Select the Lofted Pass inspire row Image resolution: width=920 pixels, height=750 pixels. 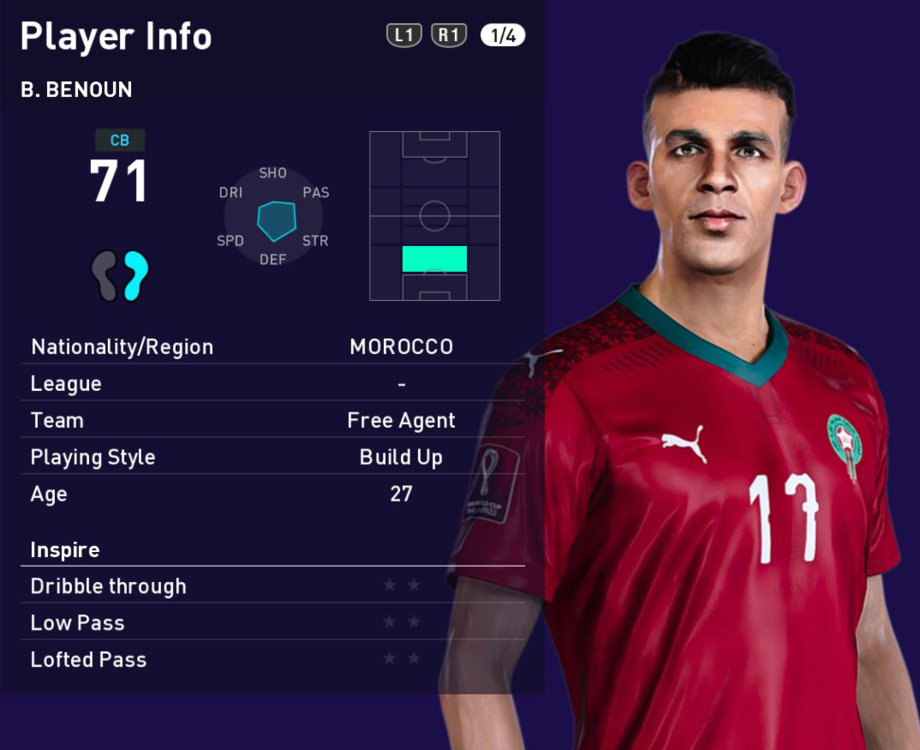[272, 660]
